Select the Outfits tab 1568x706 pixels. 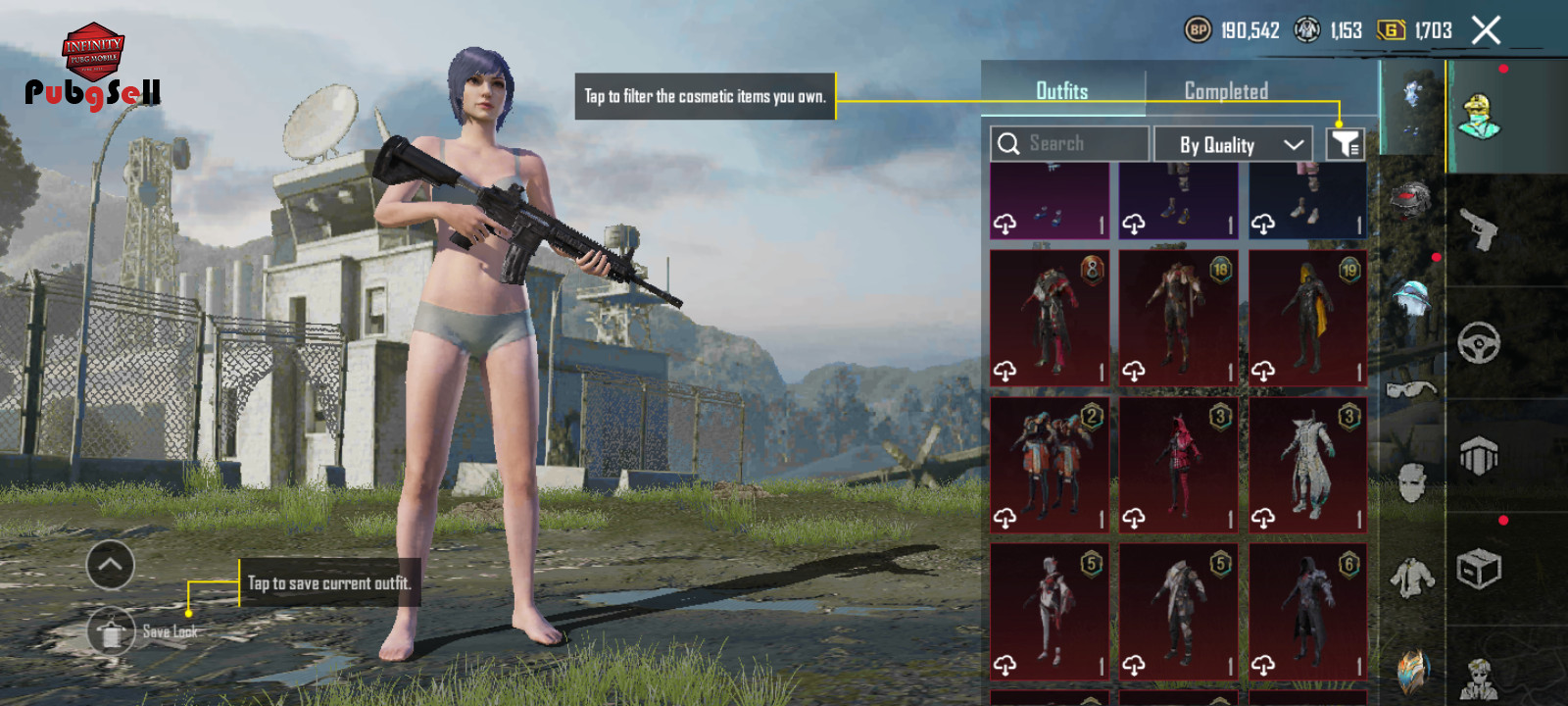pyautogui.click(x=1062, y=90)
